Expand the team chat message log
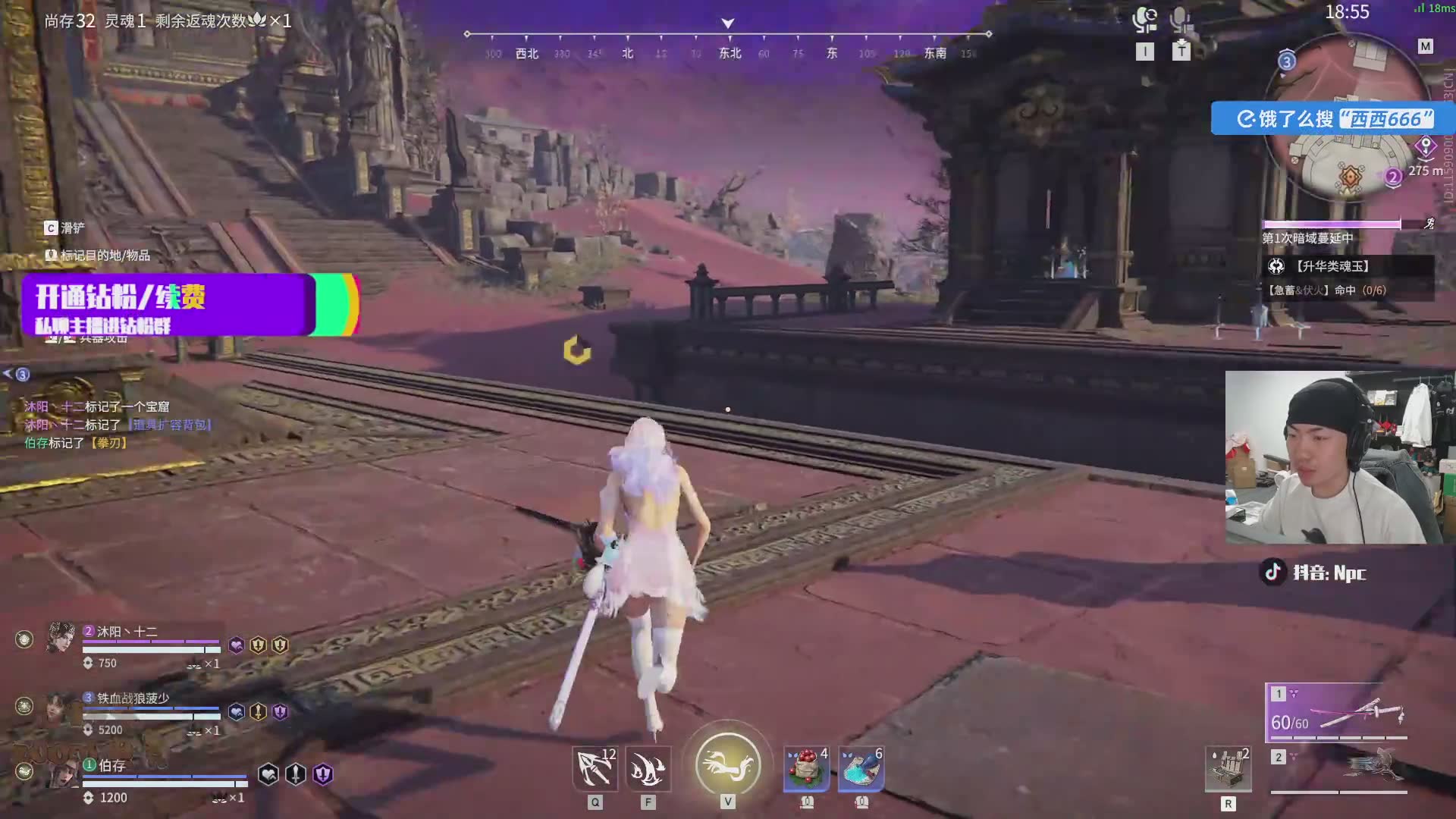 click(15, 374)
